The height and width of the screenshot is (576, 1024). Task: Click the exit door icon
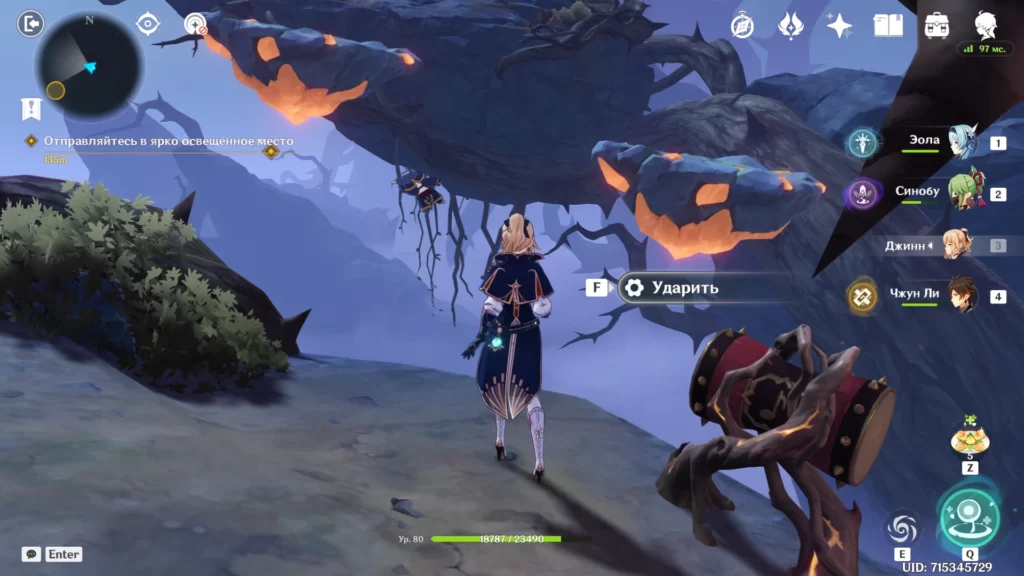(x=30, y=23)
